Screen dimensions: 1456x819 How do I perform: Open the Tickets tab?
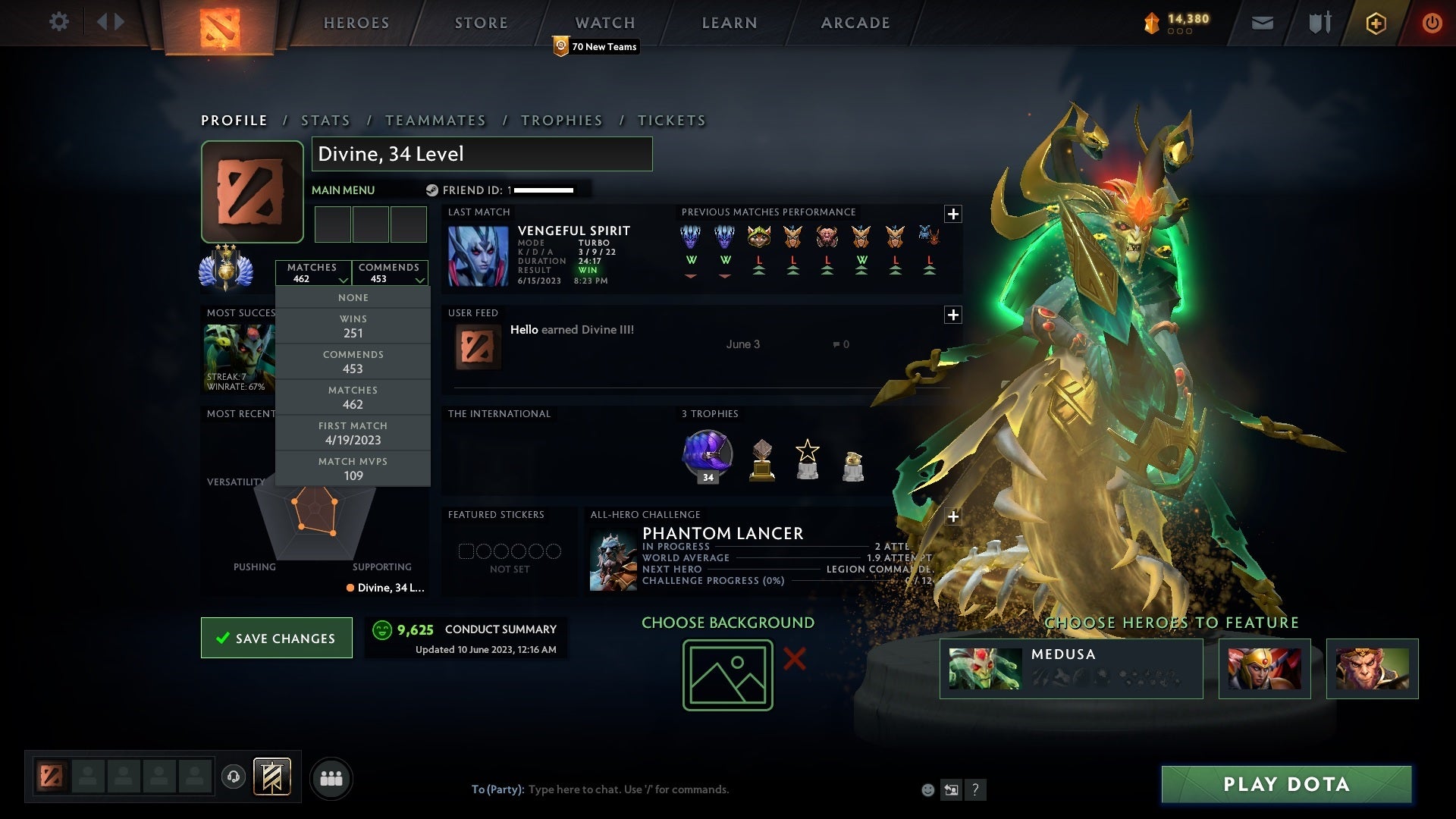(671, 121)
